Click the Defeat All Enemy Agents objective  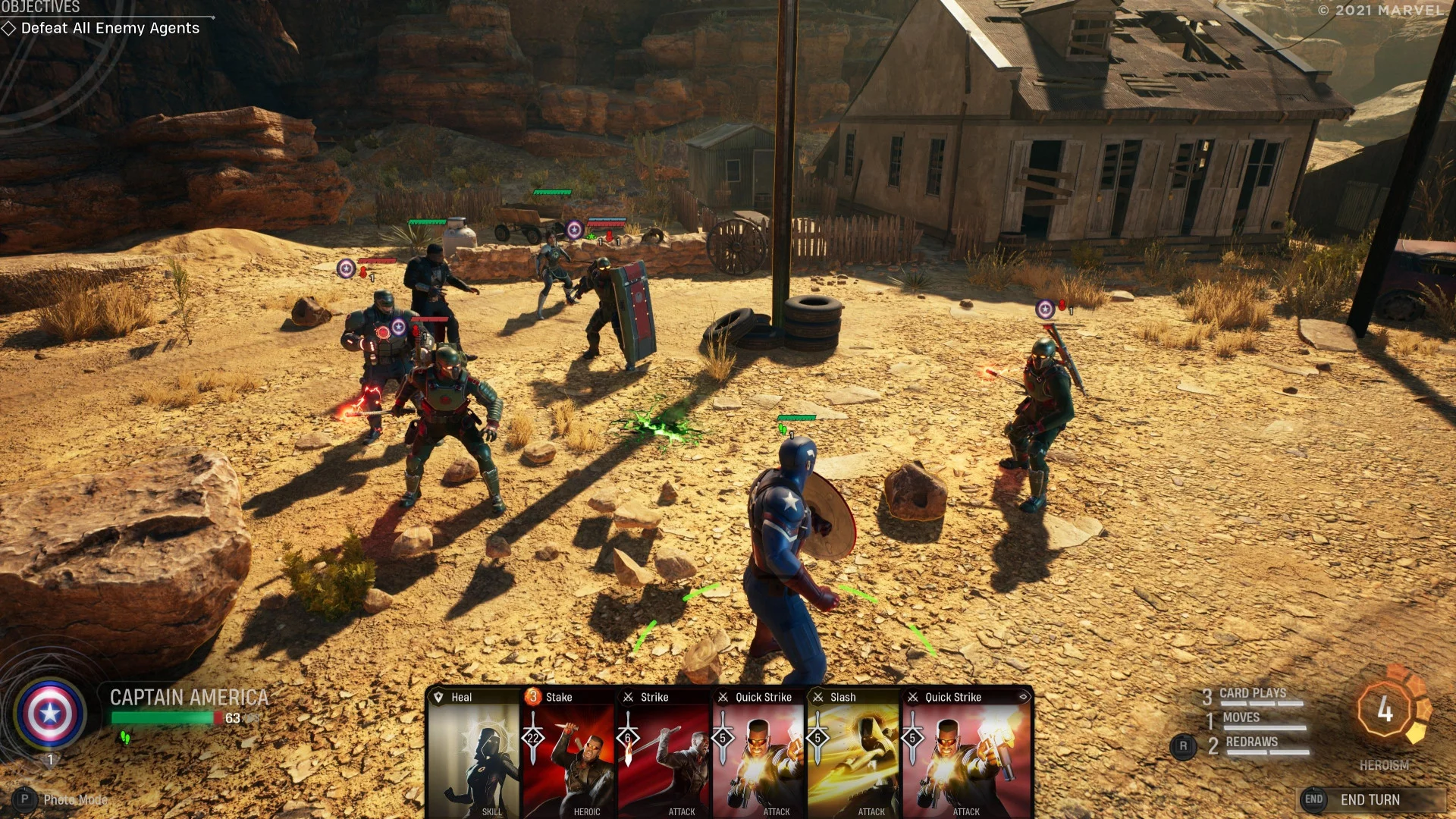(110, 28)
